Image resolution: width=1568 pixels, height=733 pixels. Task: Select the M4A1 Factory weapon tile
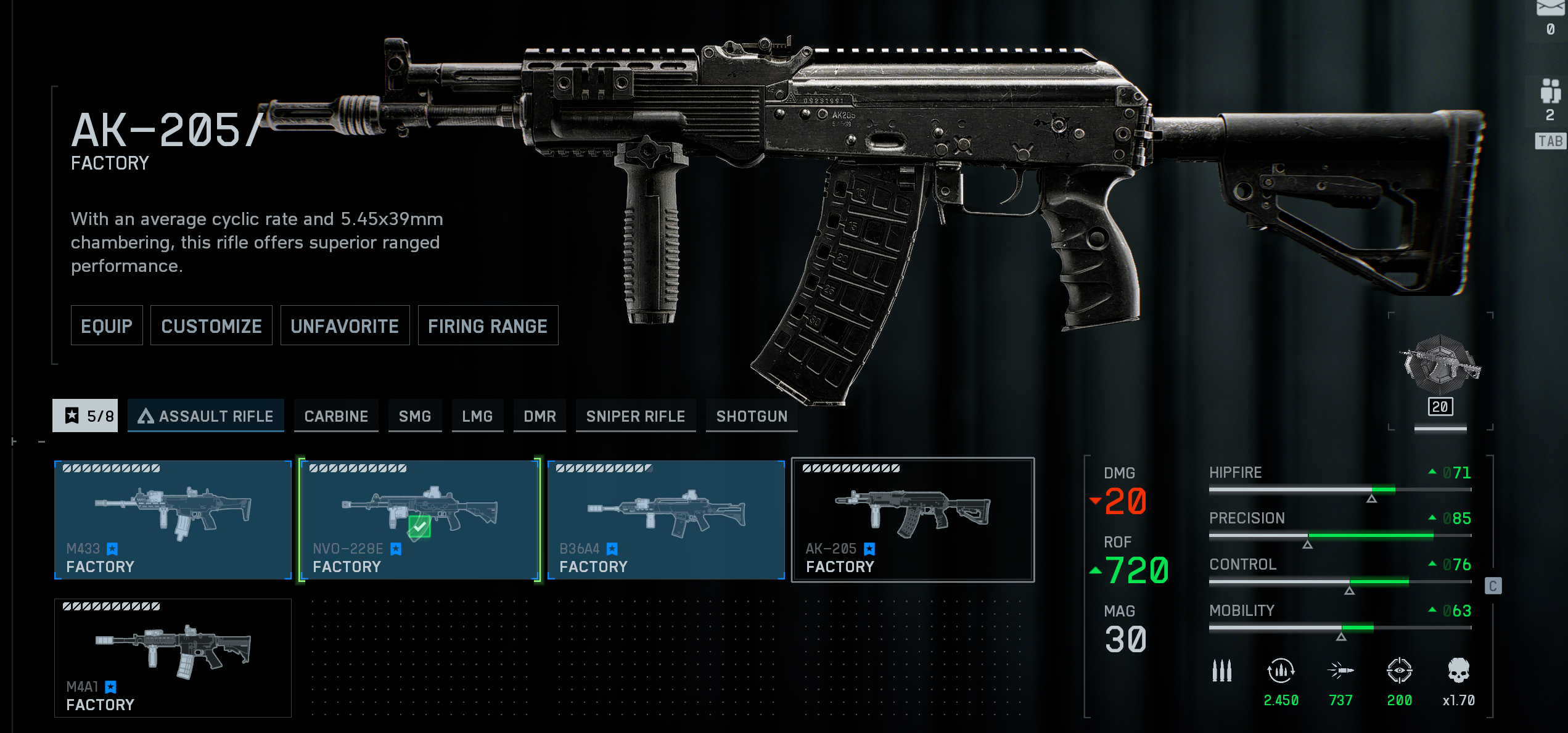coord(173,658)
